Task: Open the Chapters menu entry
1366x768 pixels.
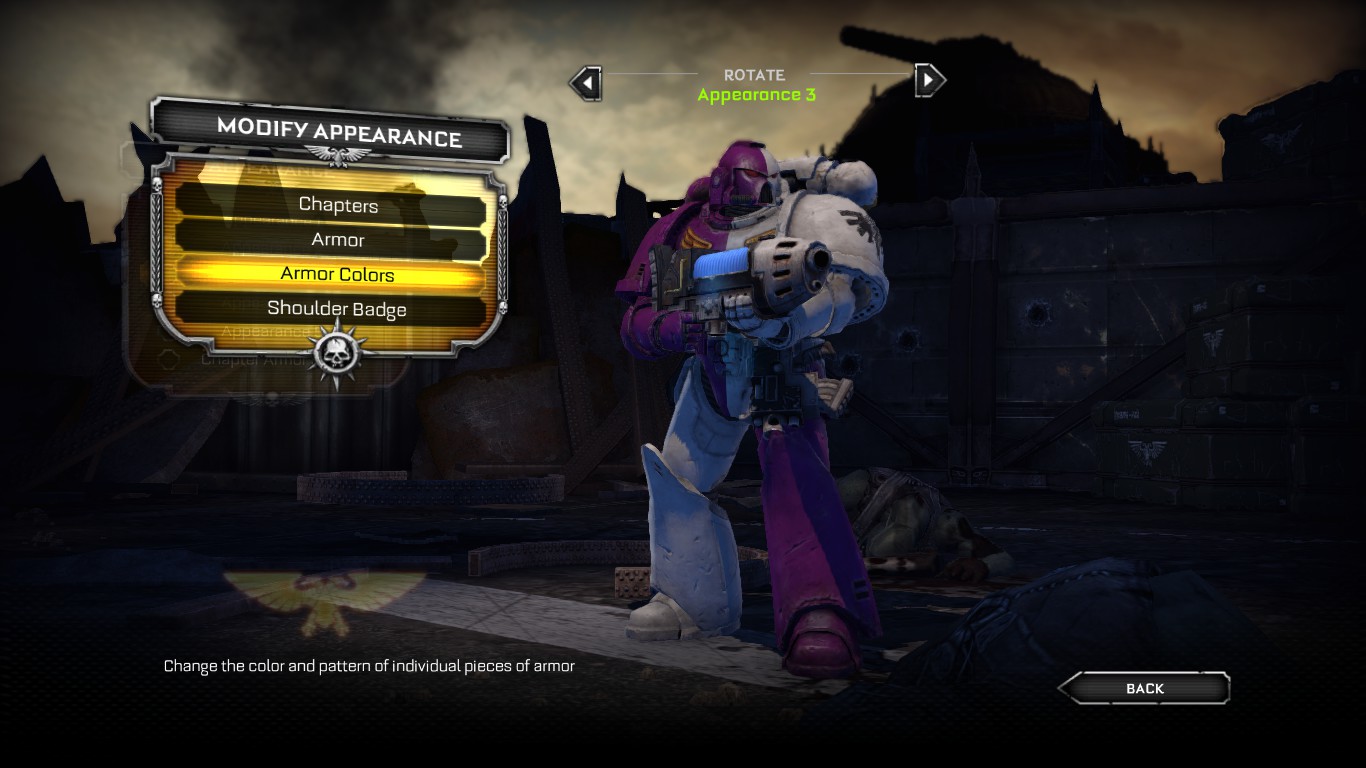Action: click(338, 205)
